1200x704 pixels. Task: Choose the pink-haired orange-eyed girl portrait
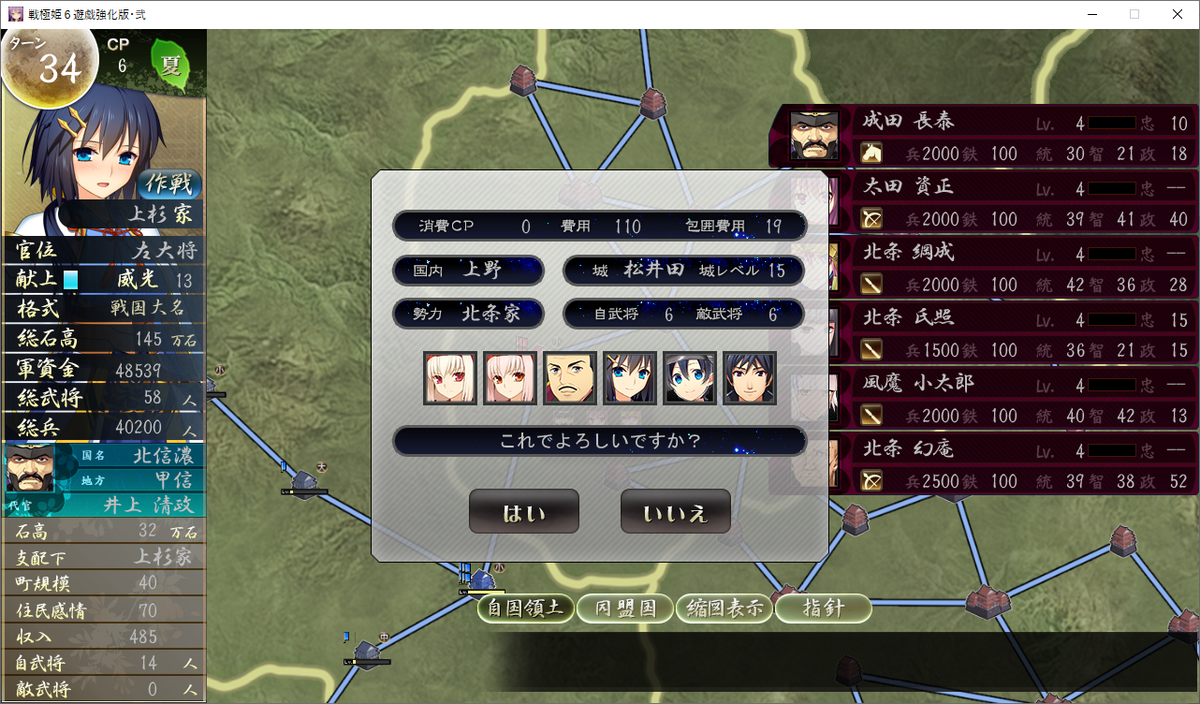[510, 378]
